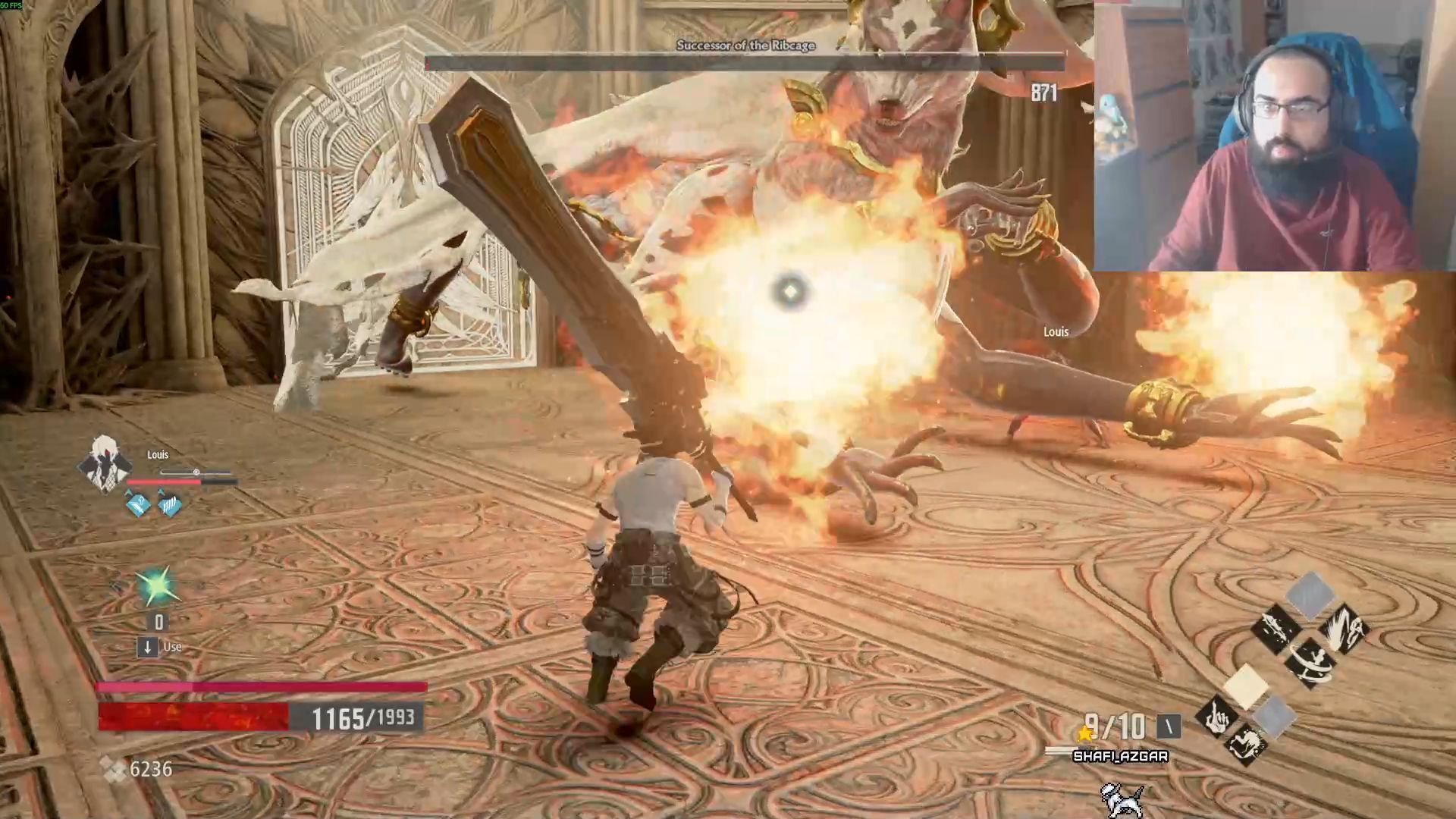1456x819 pixels.
Task: Activate the pointing-hand gift icon
Action: 1216,717
